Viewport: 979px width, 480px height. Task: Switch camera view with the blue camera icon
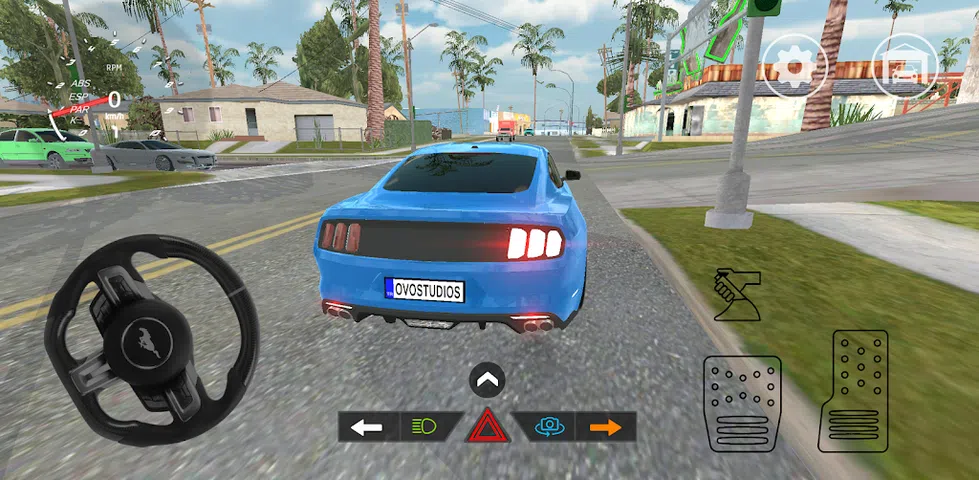click(x=547, y=427)
